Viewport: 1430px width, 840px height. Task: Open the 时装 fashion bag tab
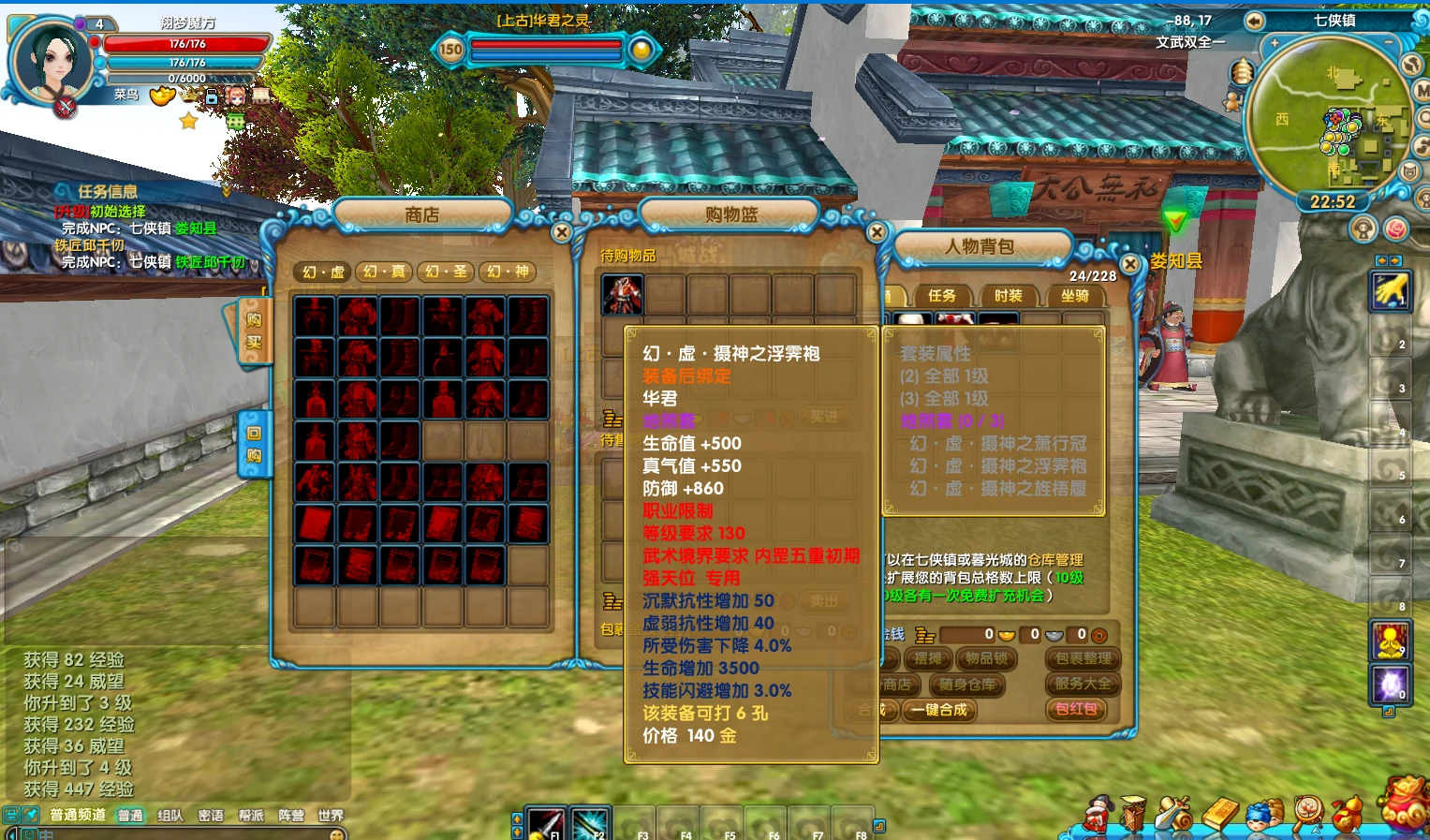pos(1008,296)
